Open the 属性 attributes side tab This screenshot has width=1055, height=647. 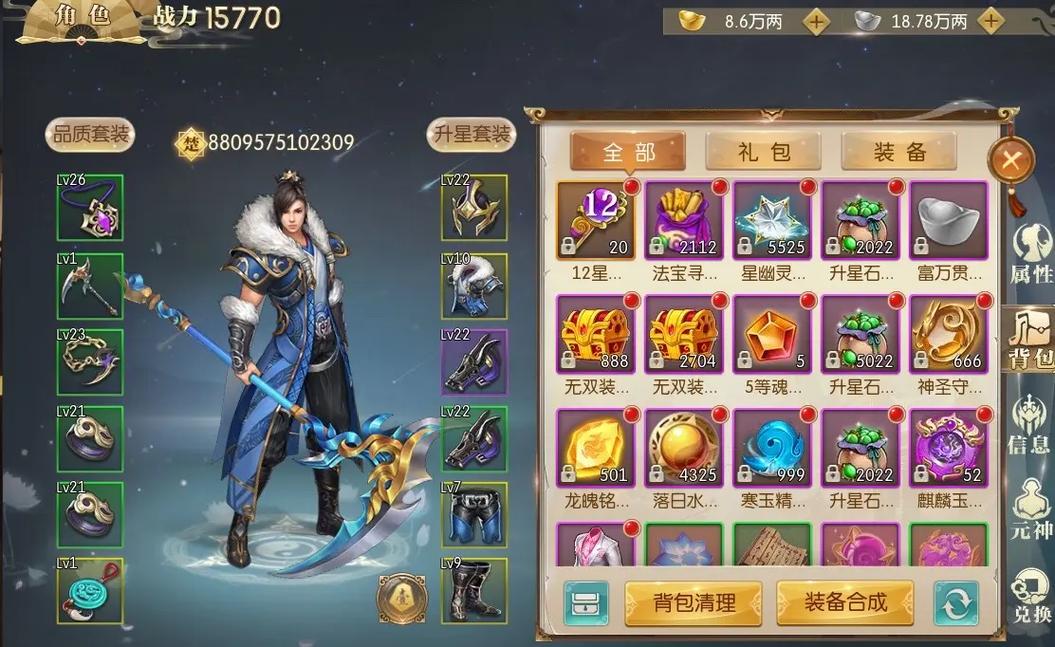point(1030,256)
